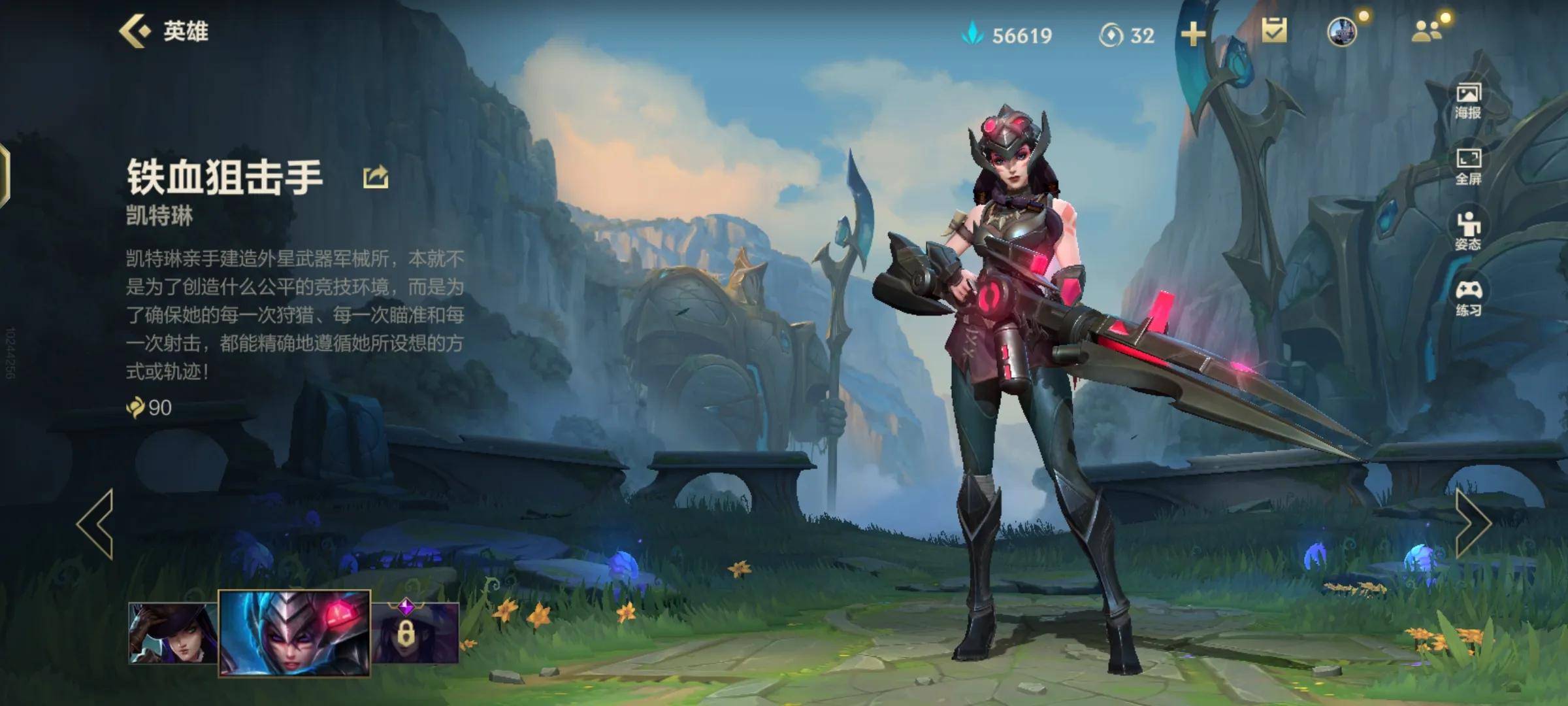The image size is (1568, 706).
Task: Switch to 全屏 fullscreen view
Action: point(1468,167)
